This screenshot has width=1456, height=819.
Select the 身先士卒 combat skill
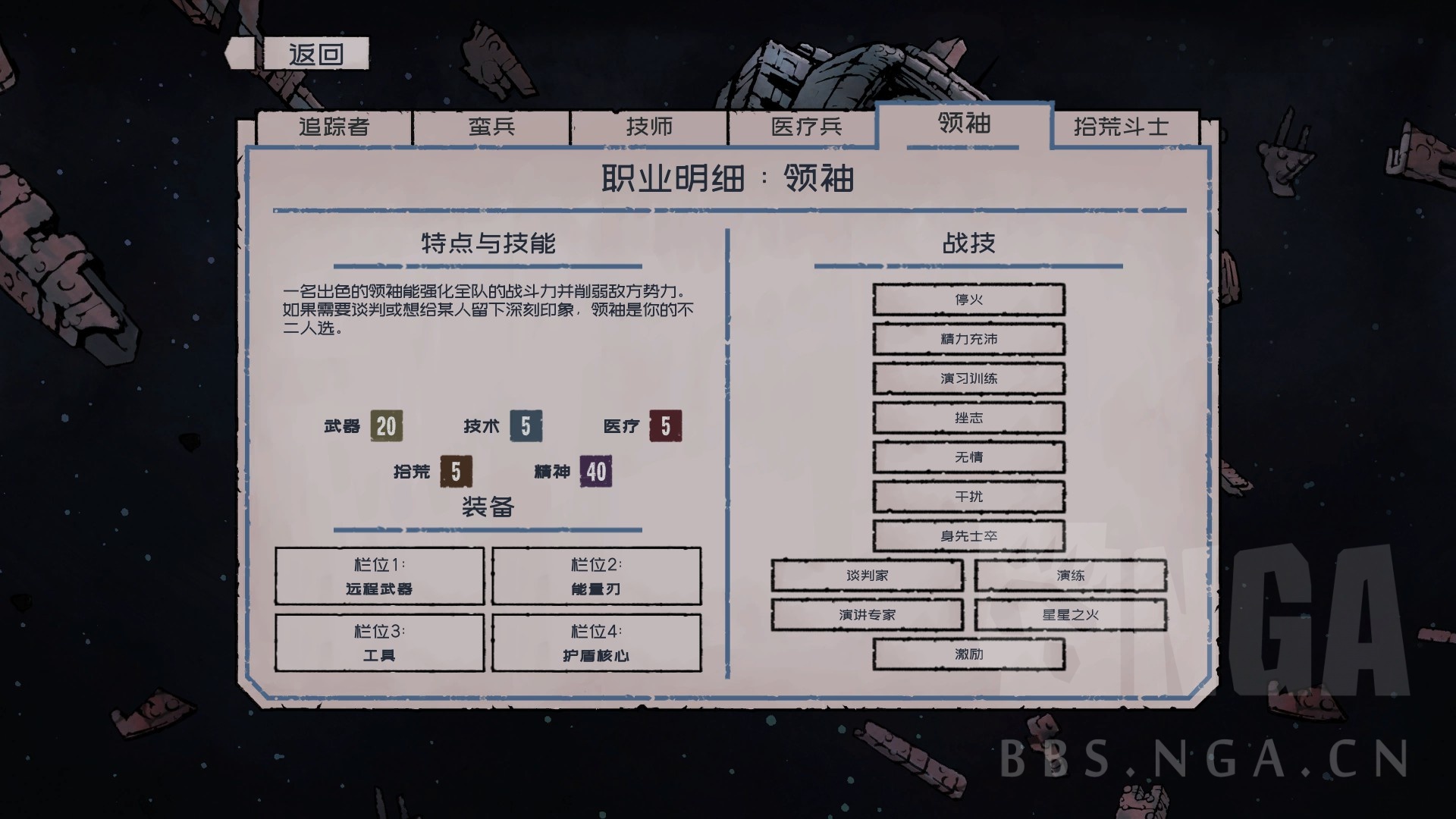click(x=969, y=536)
